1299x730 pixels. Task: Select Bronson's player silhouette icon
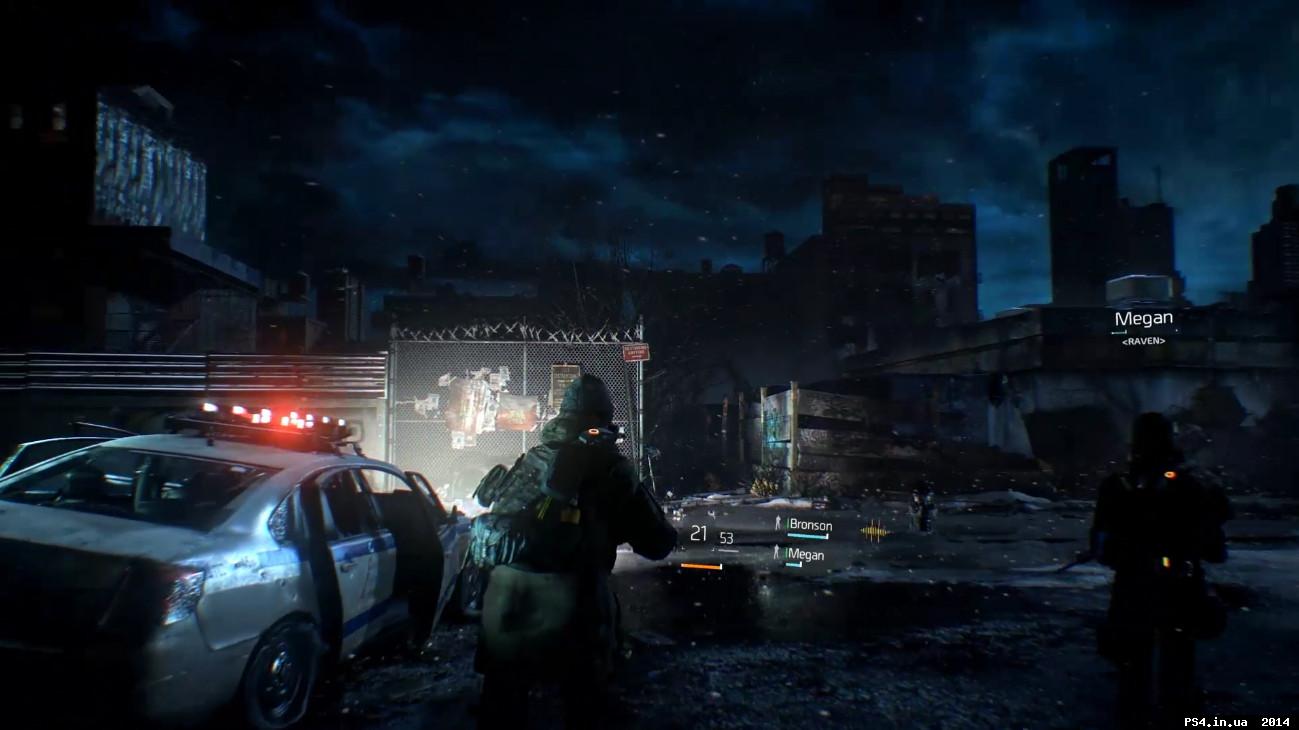pyautogui.click(x=778, y=522)
